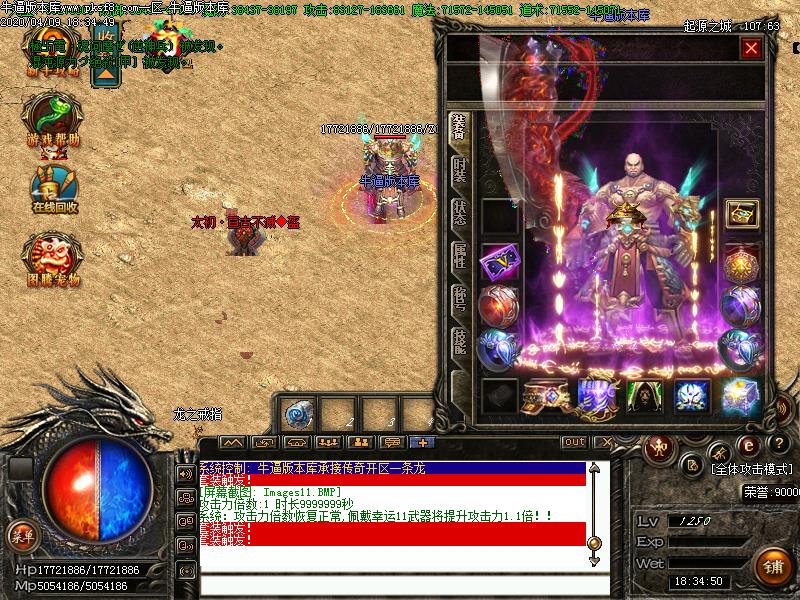Click the red ring equipment slot
Image resolution: width=800 pixels, height=600 pixels.
coord(498,305)
